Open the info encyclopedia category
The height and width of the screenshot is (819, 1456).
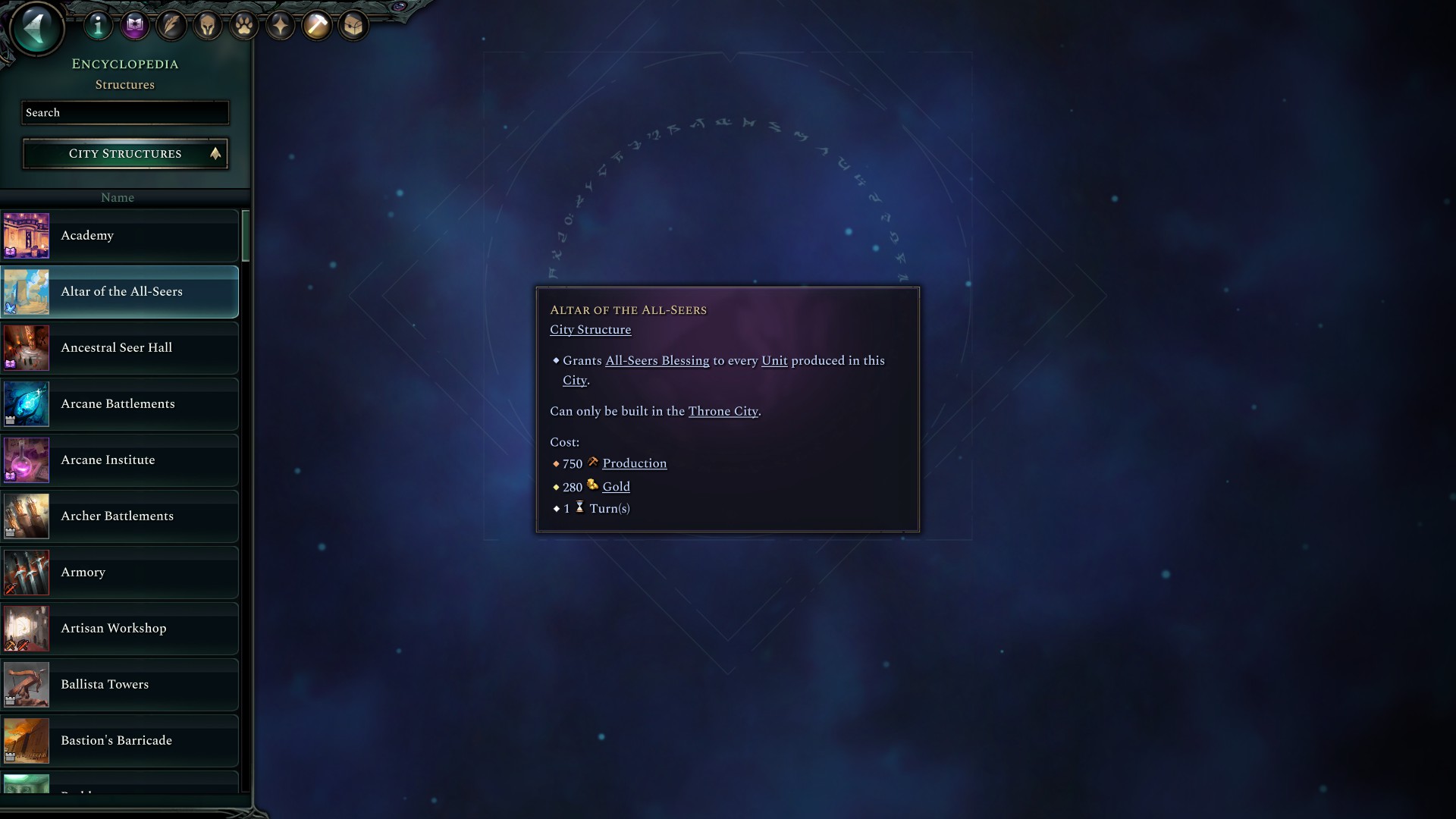coord(98,24)
